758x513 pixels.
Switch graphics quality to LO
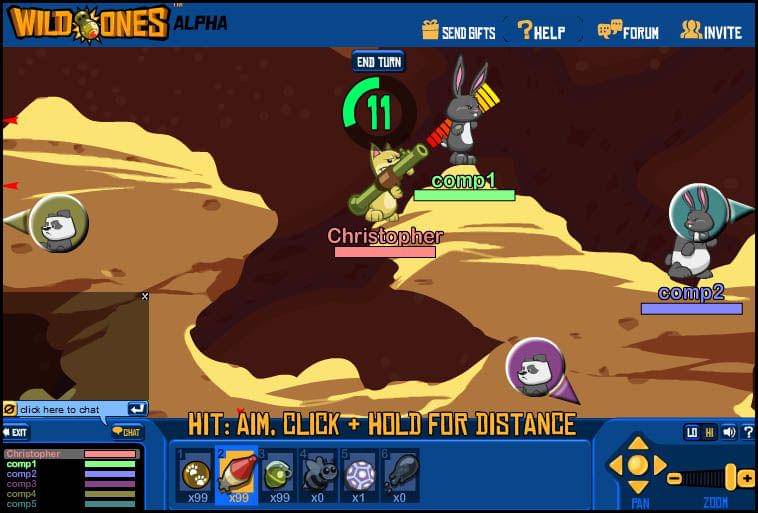tap(691, 433)
